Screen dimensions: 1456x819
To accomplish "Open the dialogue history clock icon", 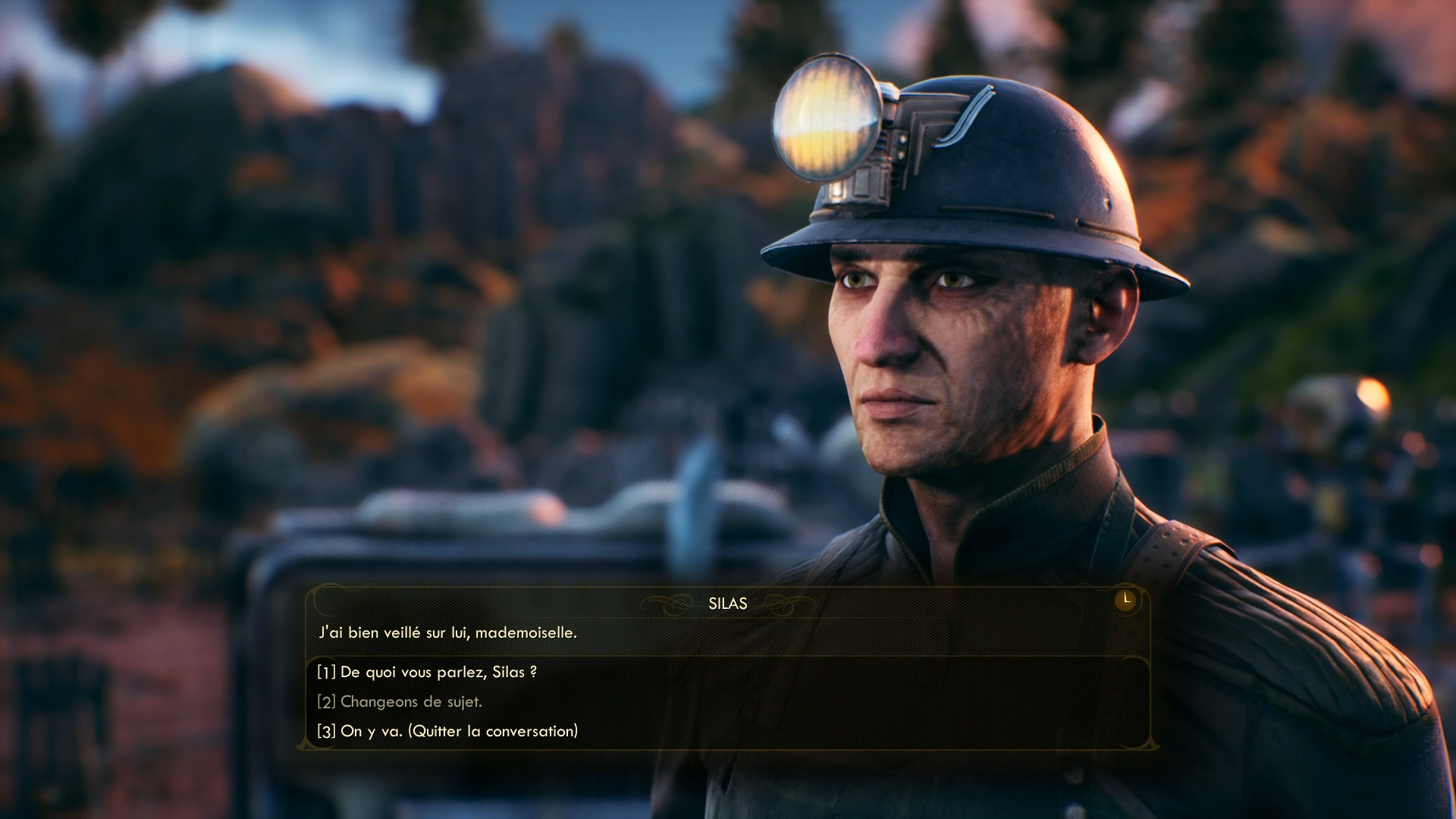I will tap(1125, 600).
